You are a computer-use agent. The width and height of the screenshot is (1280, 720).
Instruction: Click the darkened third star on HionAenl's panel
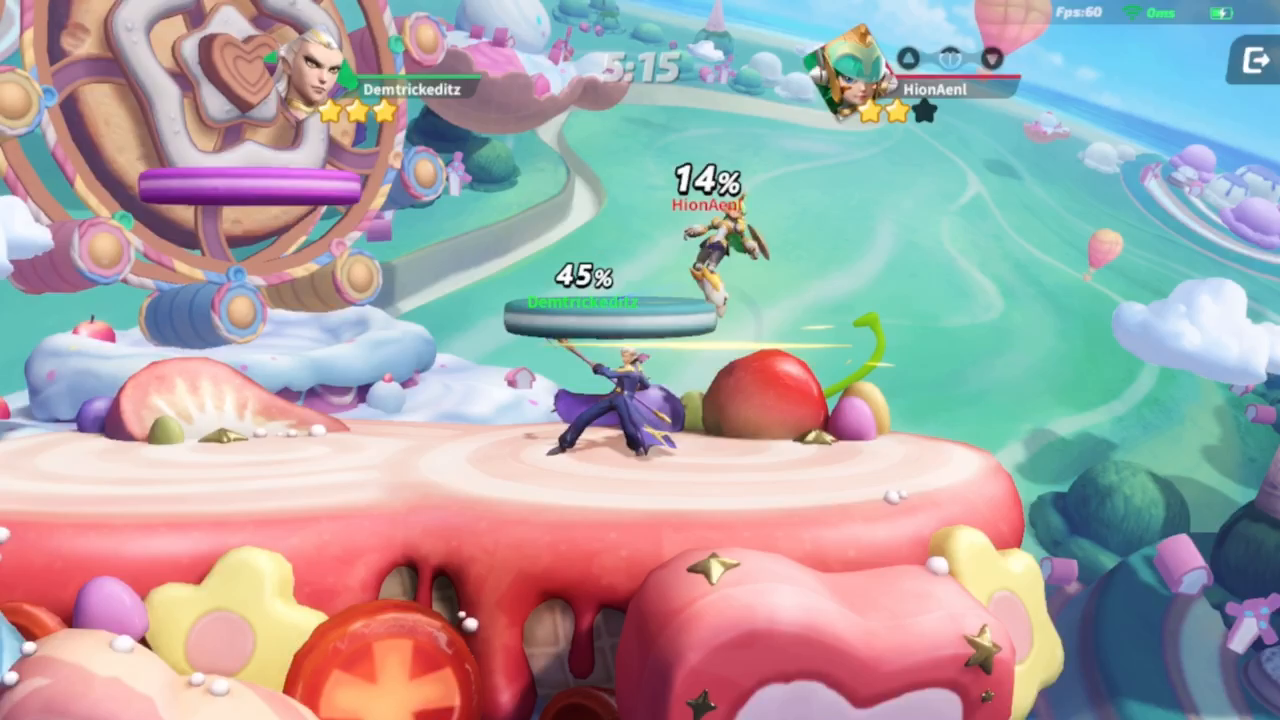coord(924,111)
